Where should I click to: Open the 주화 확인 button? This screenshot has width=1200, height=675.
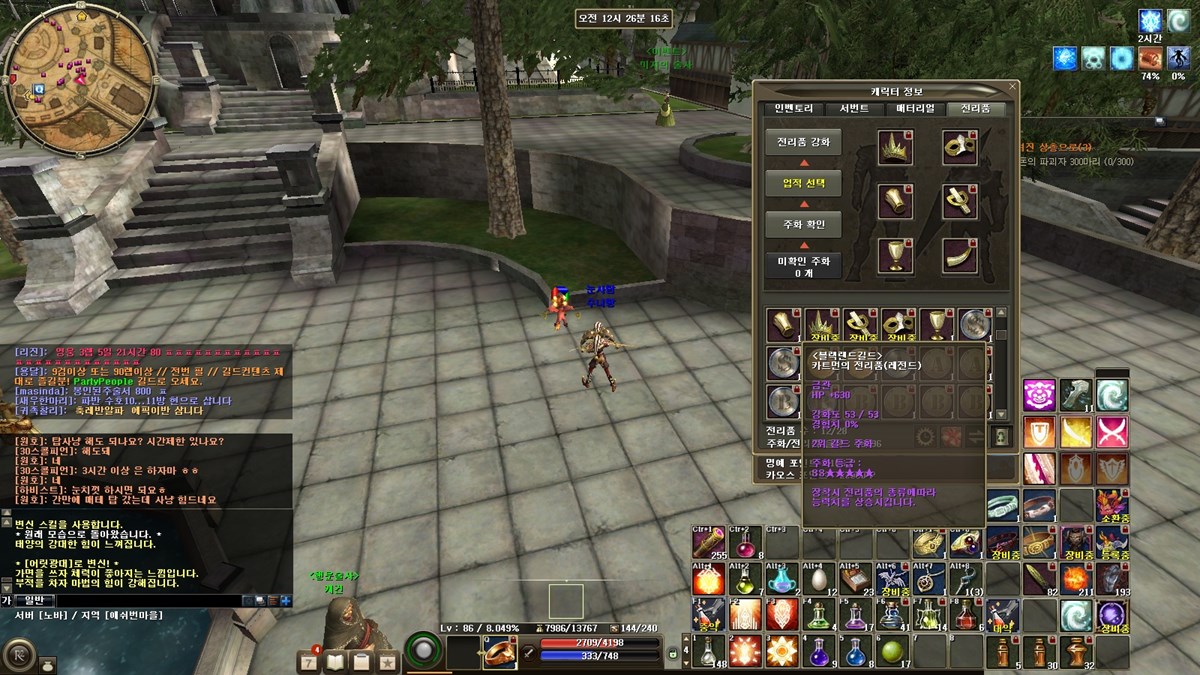coord(803,224)
